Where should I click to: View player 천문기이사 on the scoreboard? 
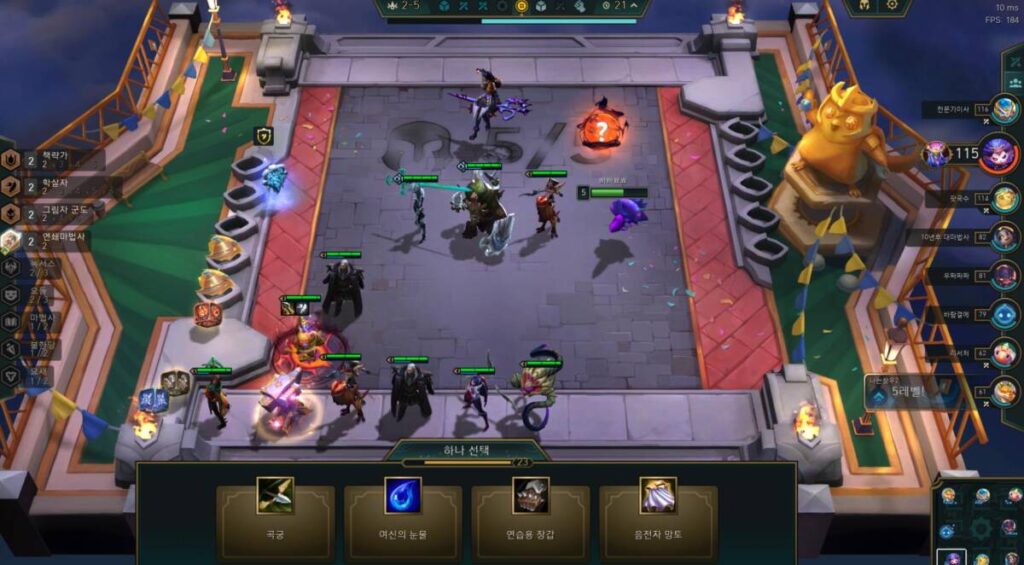tap(1005, 109)
